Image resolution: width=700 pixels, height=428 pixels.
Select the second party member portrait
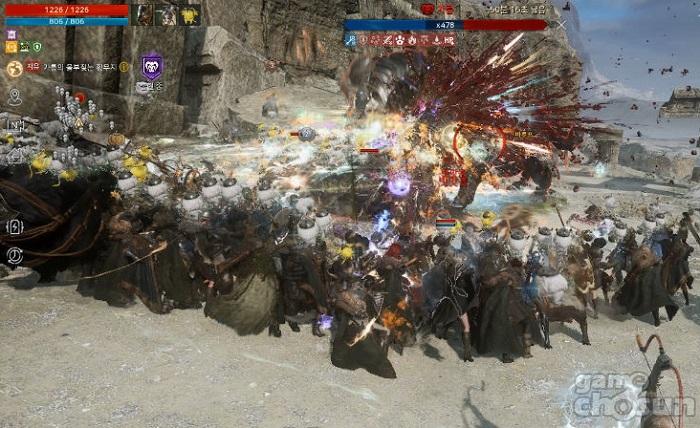[167, 15]
